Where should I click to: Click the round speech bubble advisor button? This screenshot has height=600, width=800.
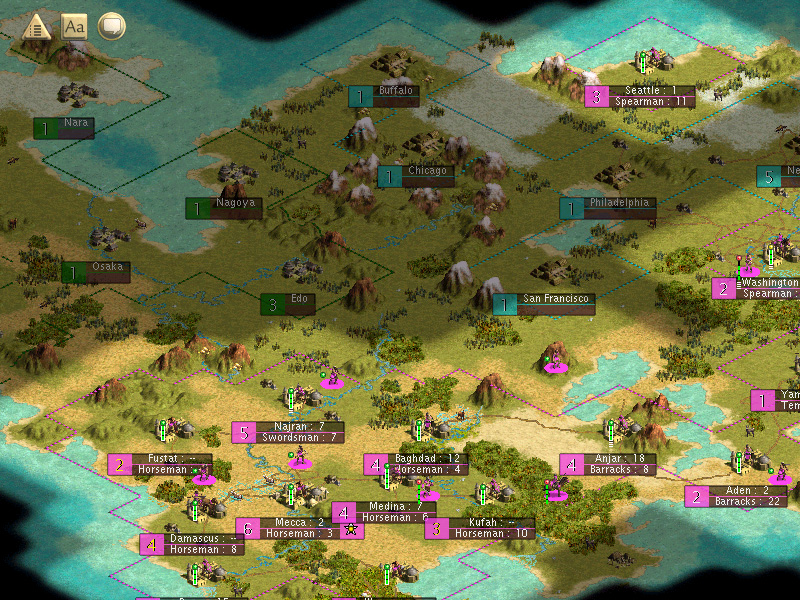coord(112,26)
